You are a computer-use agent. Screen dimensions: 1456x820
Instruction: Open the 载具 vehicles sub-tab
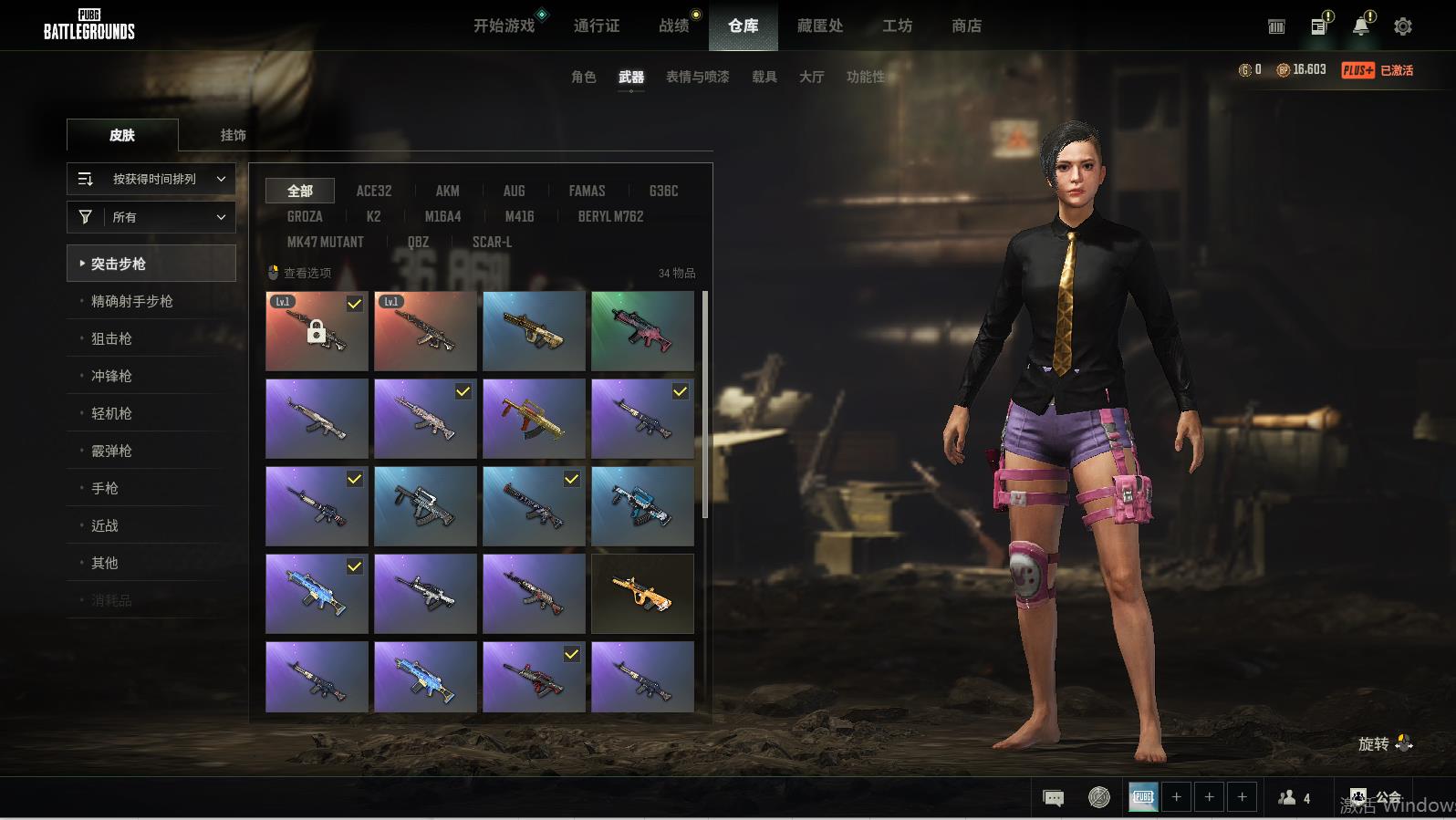[x=764, y=77]
